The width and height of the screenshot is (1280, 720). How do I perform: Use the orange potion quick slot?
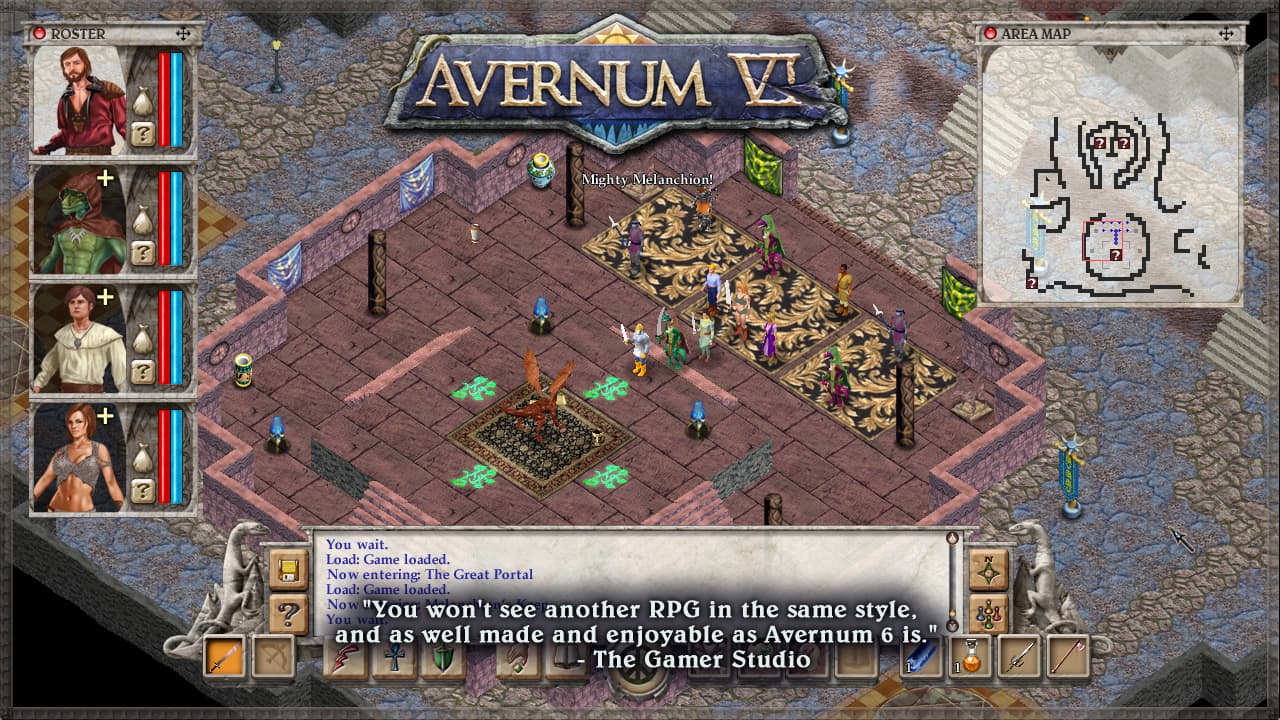tap(971, 657)
